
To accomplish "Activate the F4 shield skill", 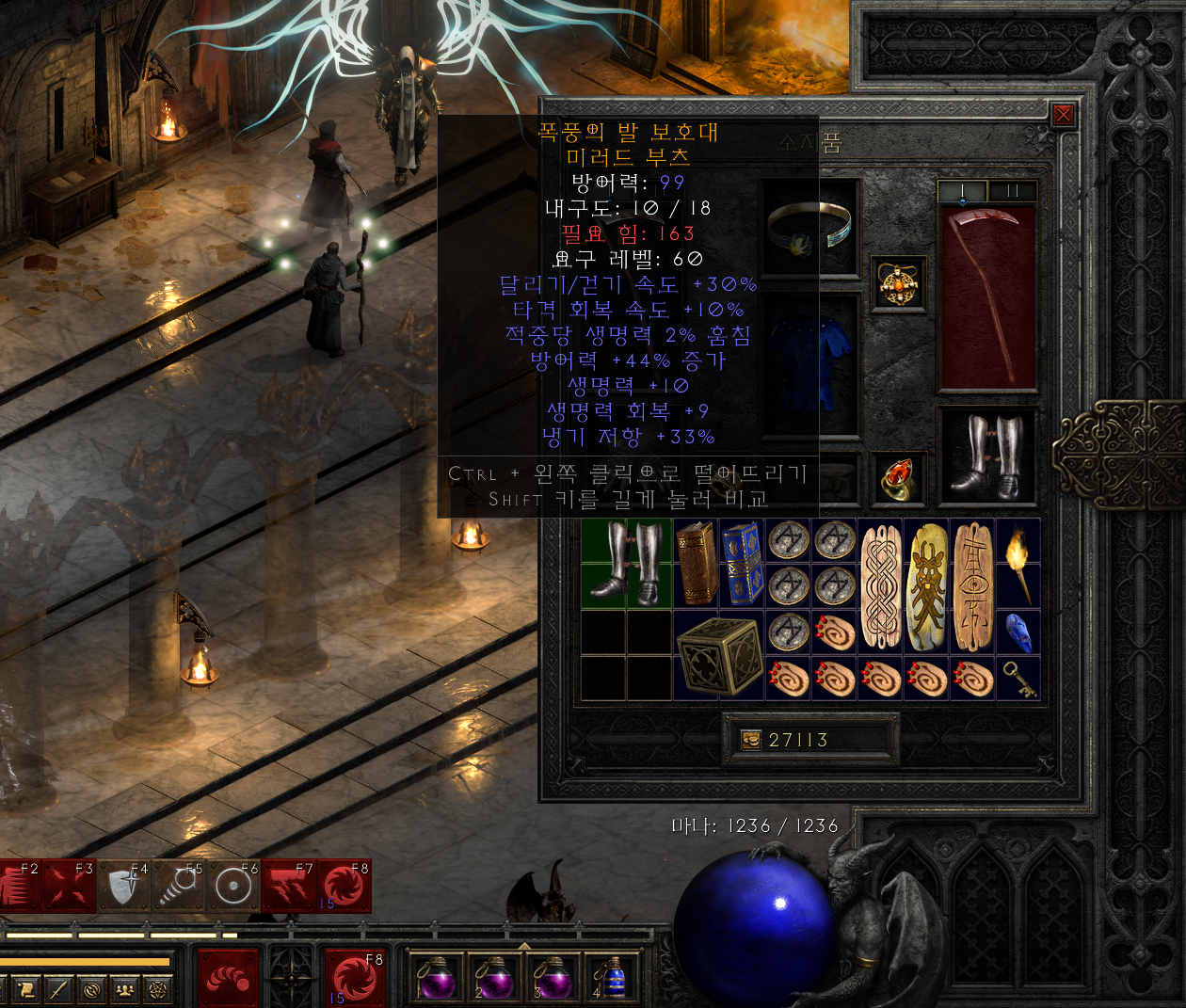I will coord(124,887).
